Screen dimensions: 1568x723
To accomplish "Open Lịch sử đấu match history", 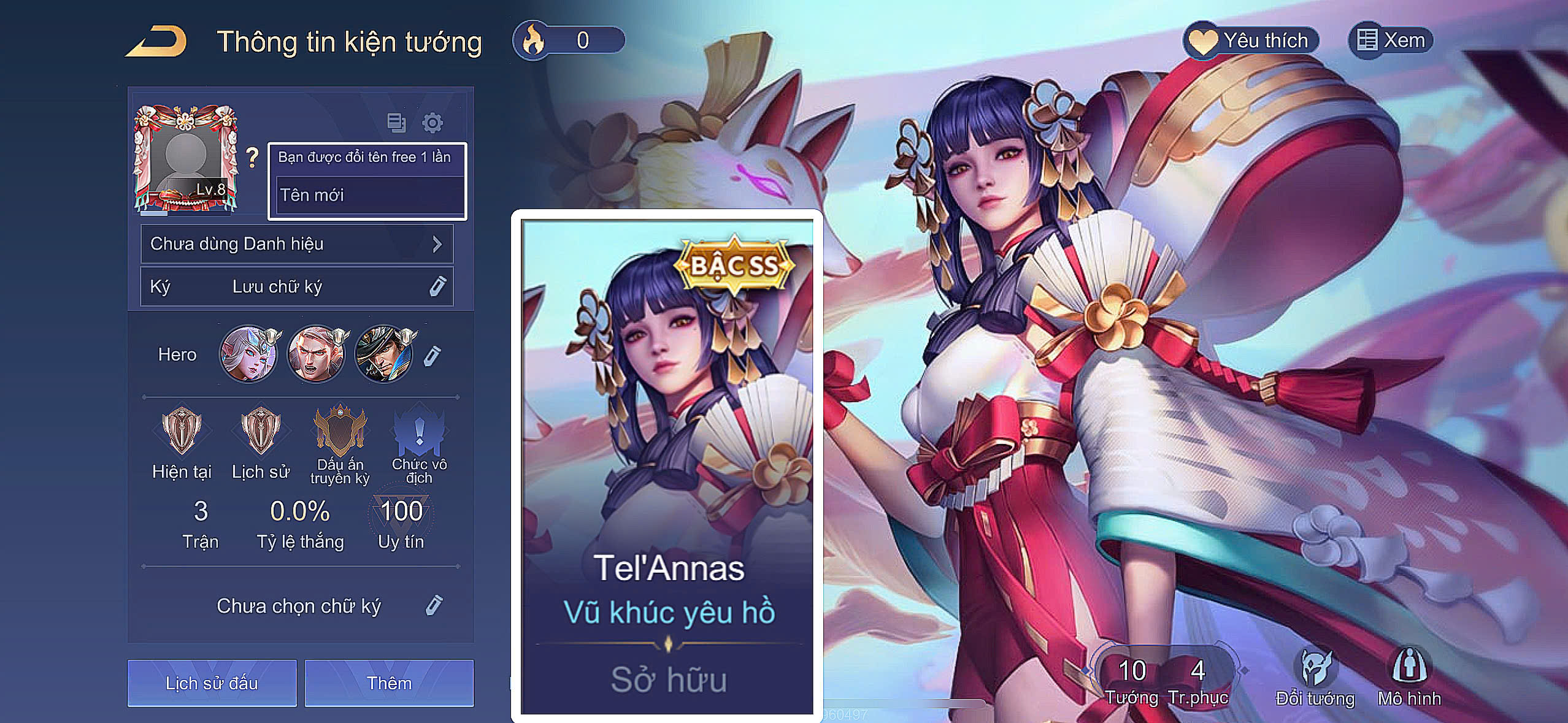I will pyautogui.click(x=212, y=682).
